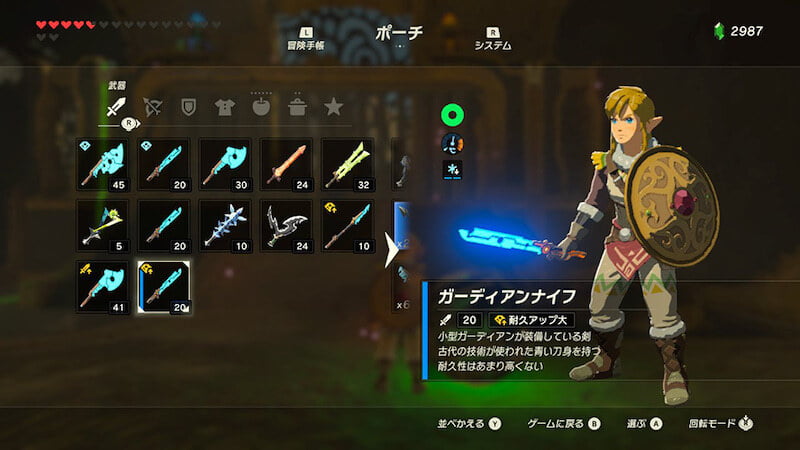Select the guardian axe with 45 attack
Screen dimensions: 800x450
click(103, 165)
